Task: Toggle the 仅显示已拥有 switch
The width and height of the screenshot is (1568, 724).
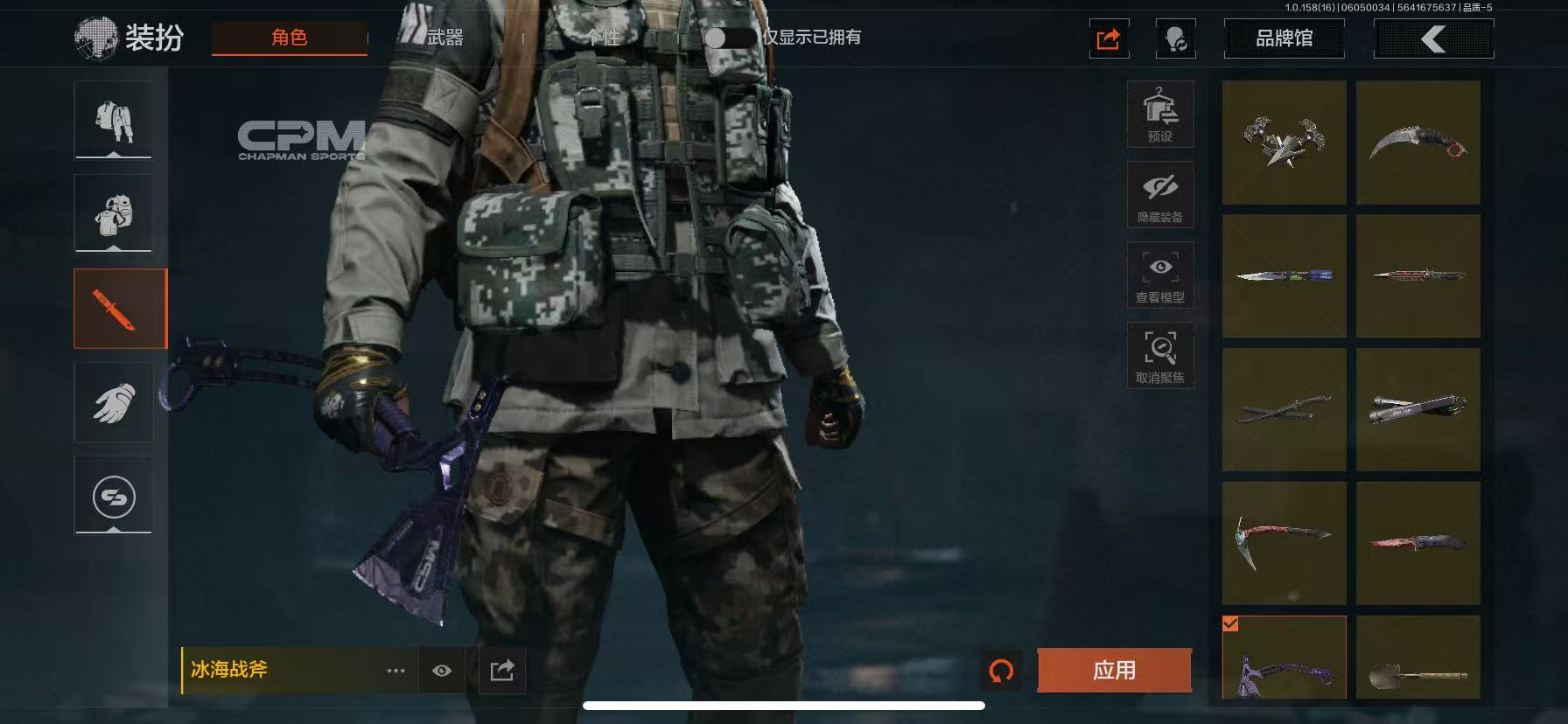Action: [729, 38]
